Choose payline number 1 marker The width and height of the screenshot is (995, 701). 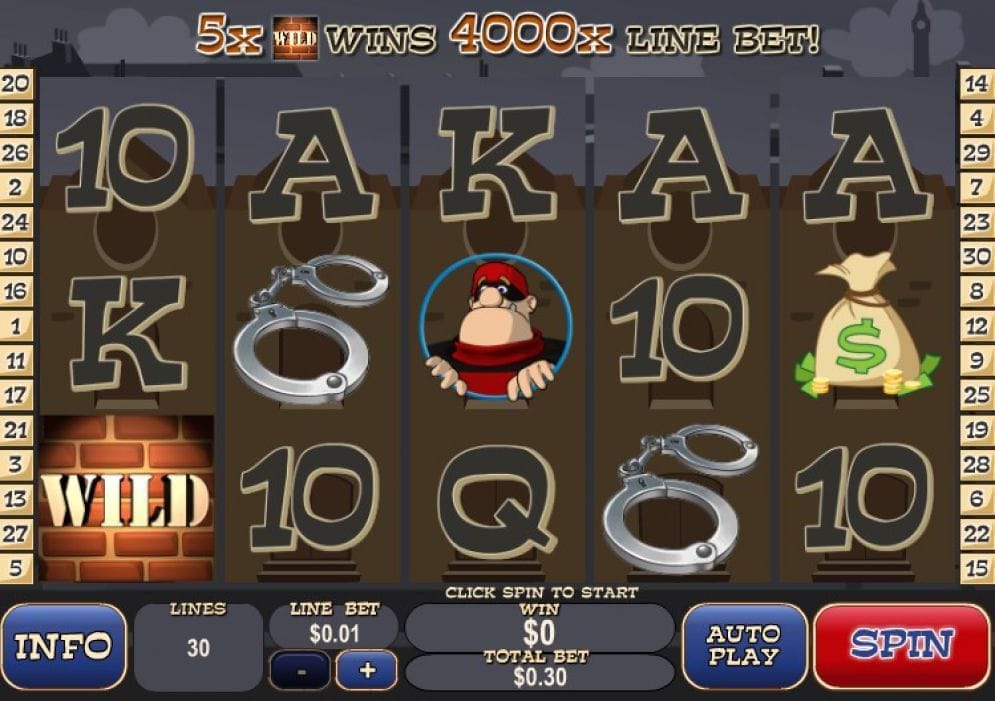tap(16, 325)
